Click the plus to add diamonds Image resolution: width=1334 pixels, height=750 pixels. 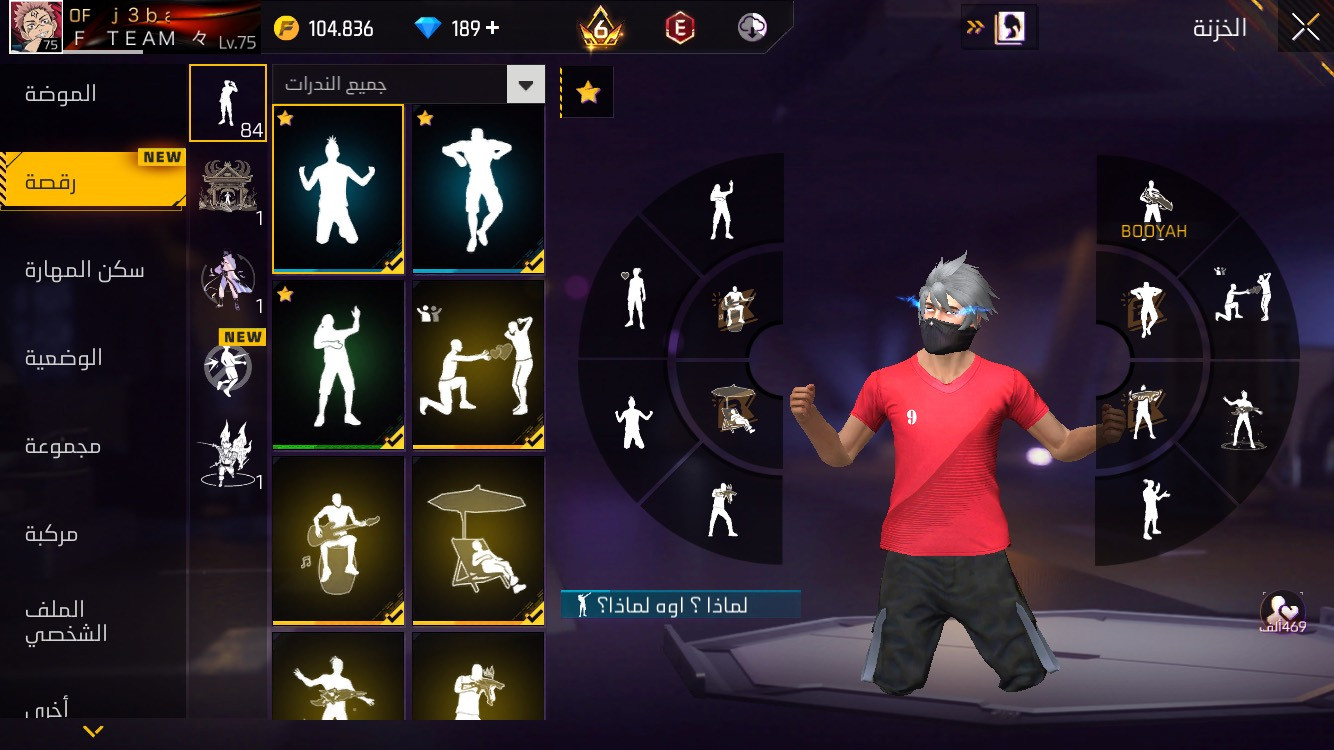(492, 28)
